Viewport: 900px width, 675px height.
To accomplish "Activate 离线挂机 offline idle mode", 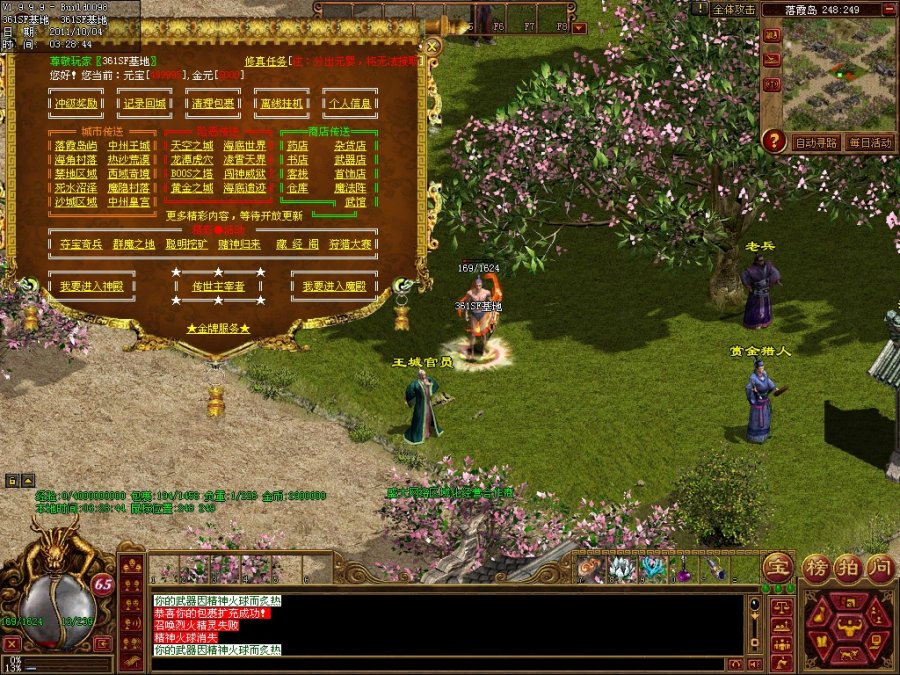I will (x=281, y=103).
